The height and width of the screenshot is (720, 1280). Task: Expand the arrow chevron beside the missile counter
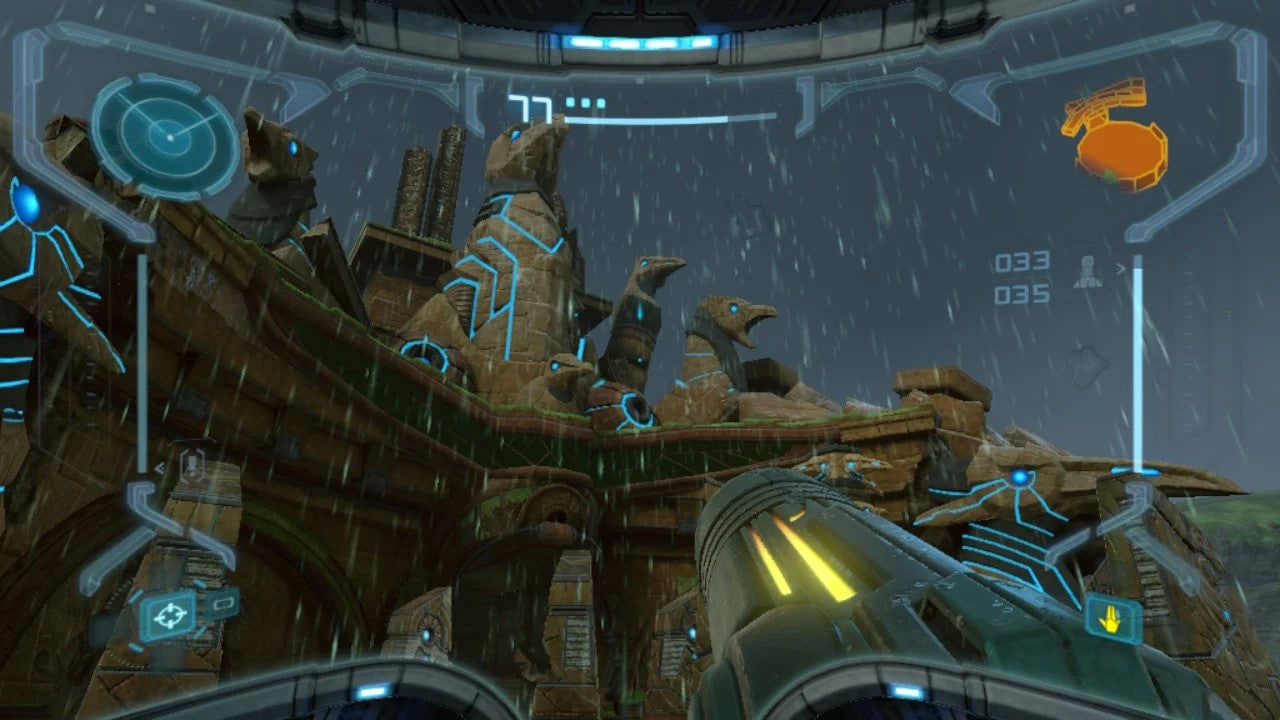click(1121, 267)
